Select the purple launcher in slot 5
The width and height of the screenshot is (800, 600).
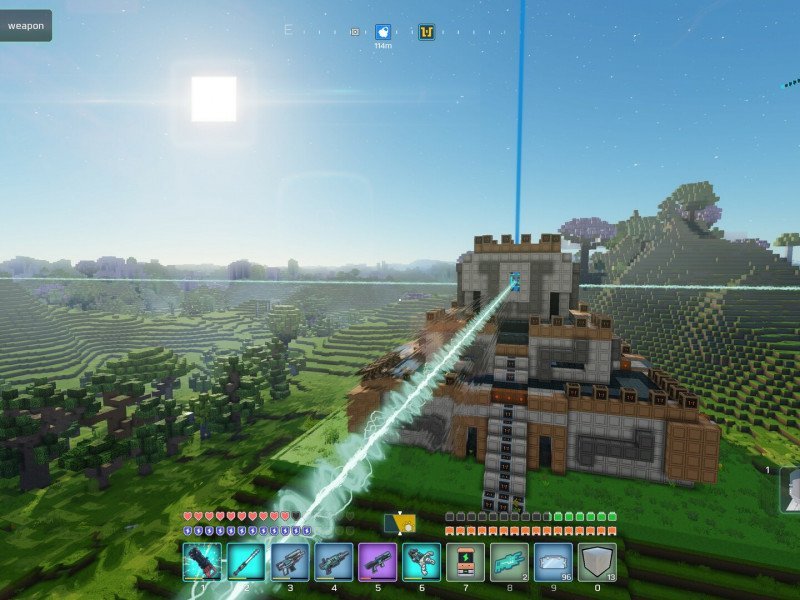pyautogui.click(x=378, y=562)
